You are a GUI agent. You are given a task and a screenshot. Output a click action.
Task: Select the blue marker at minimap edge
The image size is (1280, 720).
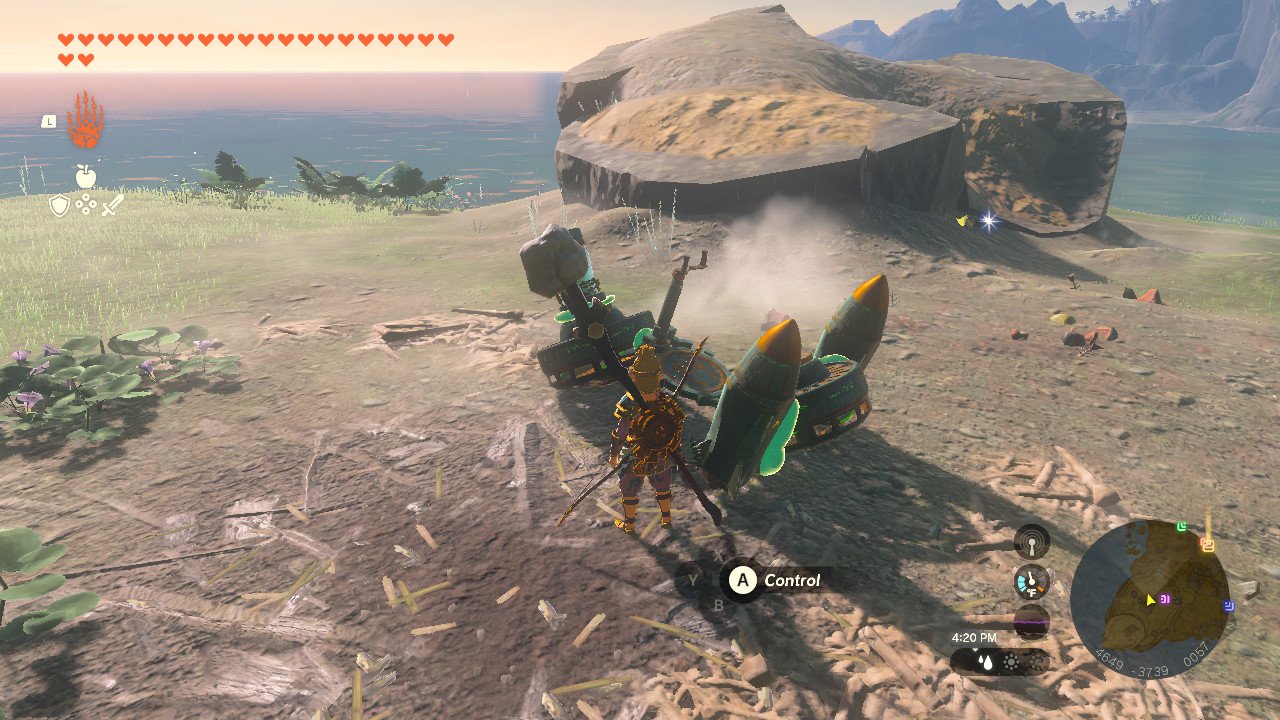[x=1229, y=605]
